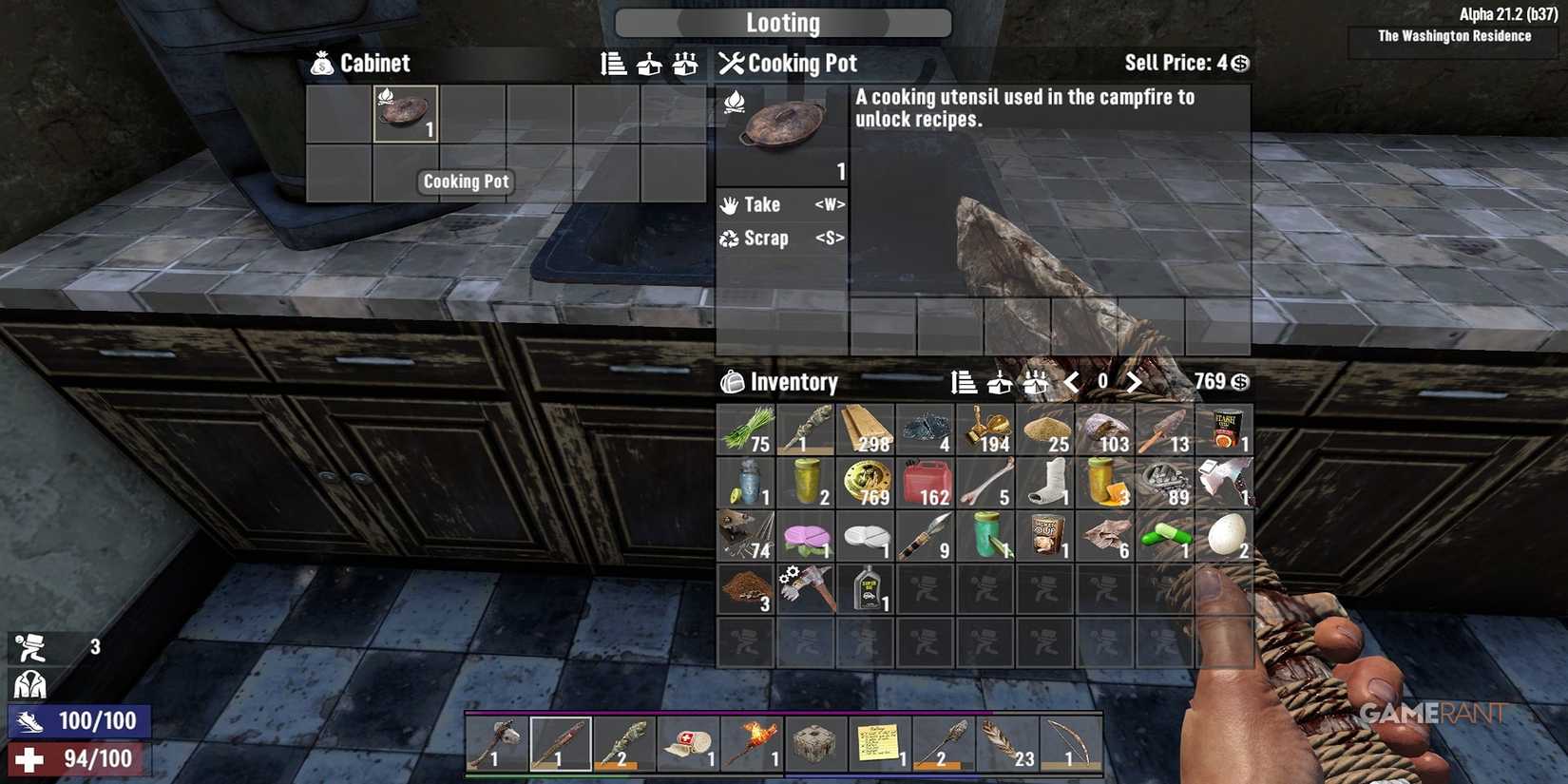Sort your inventory with the stack-sort icon
This screenshot has width=1568, height=784.
point(962,382)
